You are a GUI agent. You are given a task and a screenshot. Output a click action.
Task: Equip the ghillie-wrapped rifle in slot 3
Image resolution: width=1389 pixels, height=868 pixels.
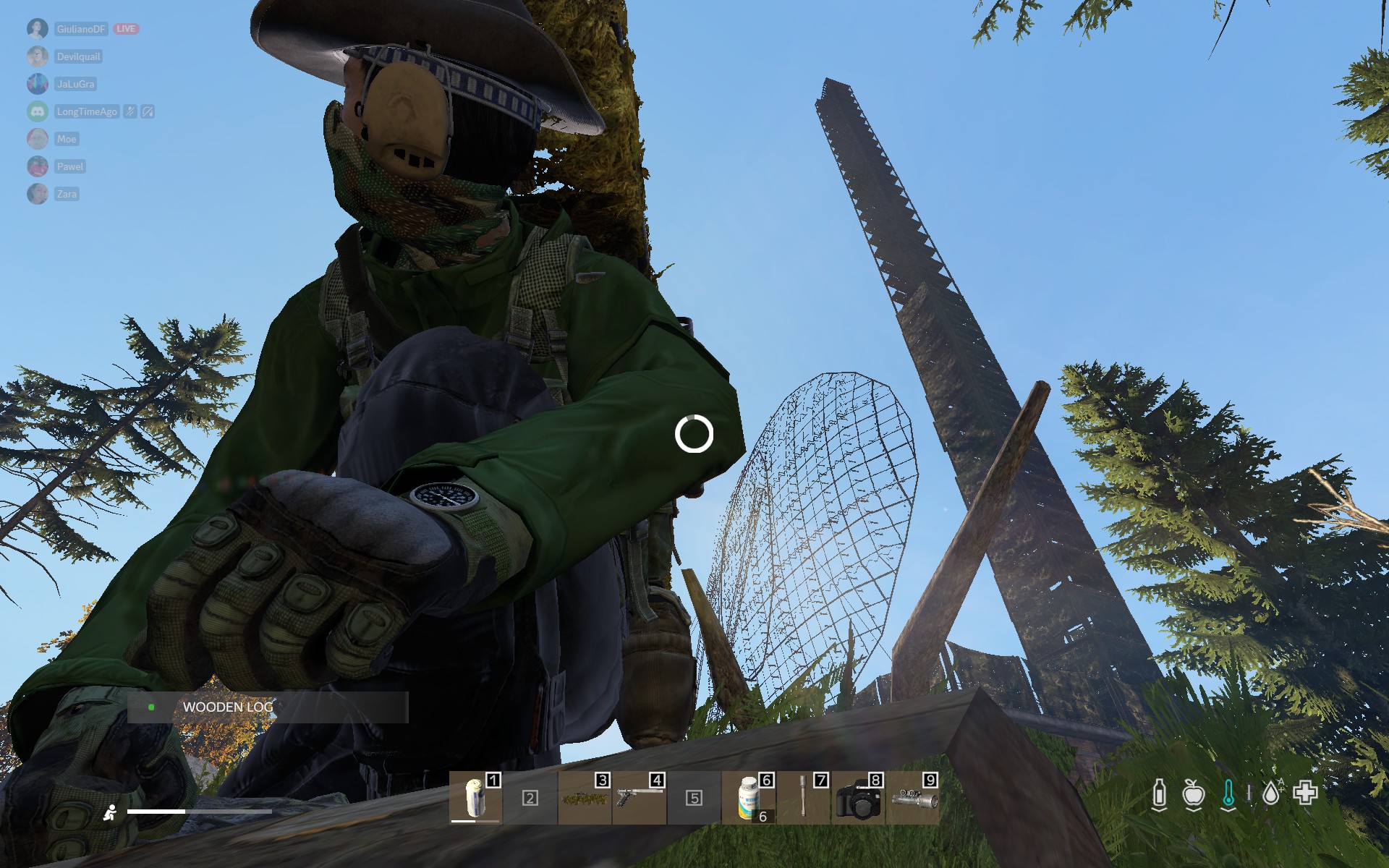tap(585, 799)
